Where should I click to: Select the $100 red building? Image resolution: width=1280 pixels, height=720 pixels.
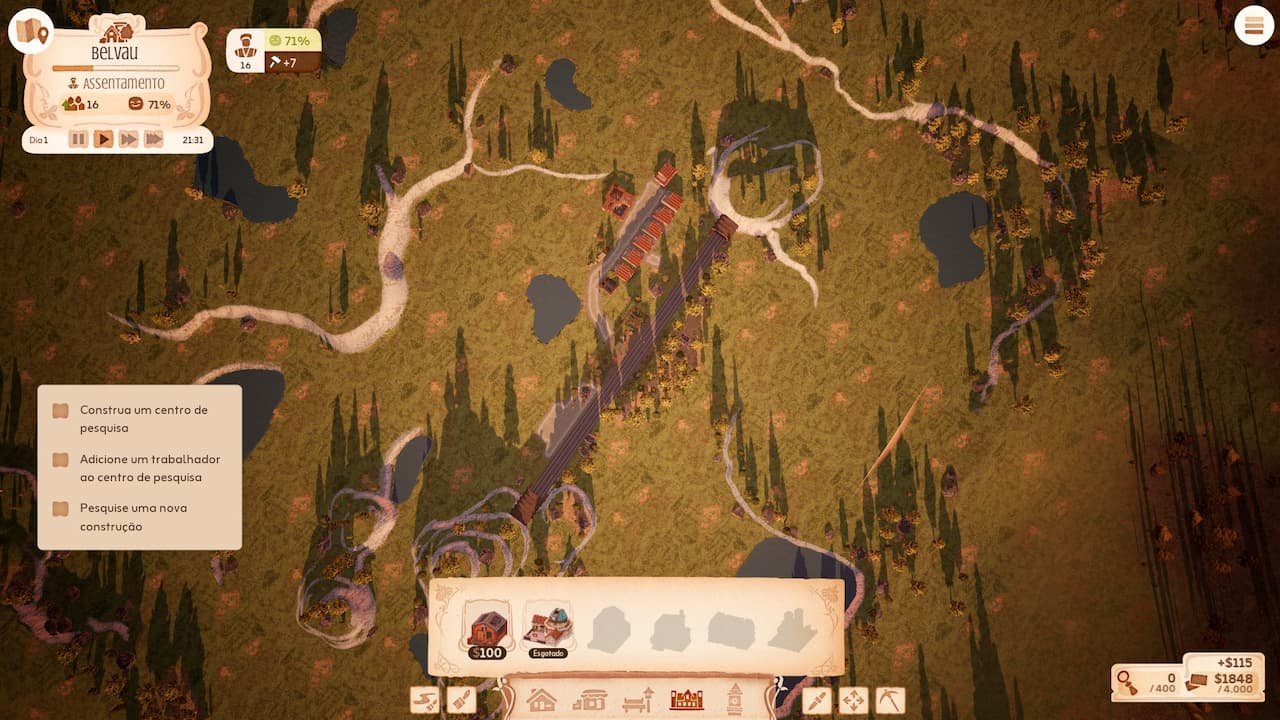coord(487,630)
